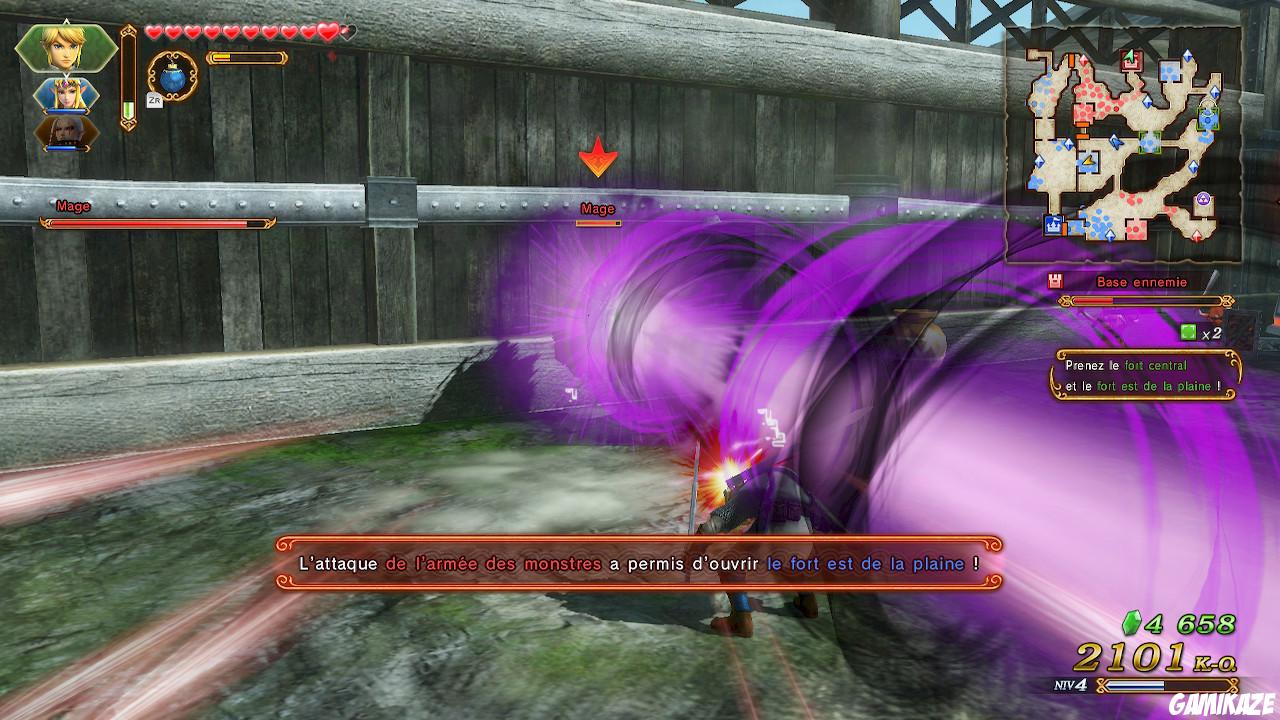The image size is (1280, 720).
Task: Click the 'fort est de la plaine' objective text
Action: pos(1156,387)
